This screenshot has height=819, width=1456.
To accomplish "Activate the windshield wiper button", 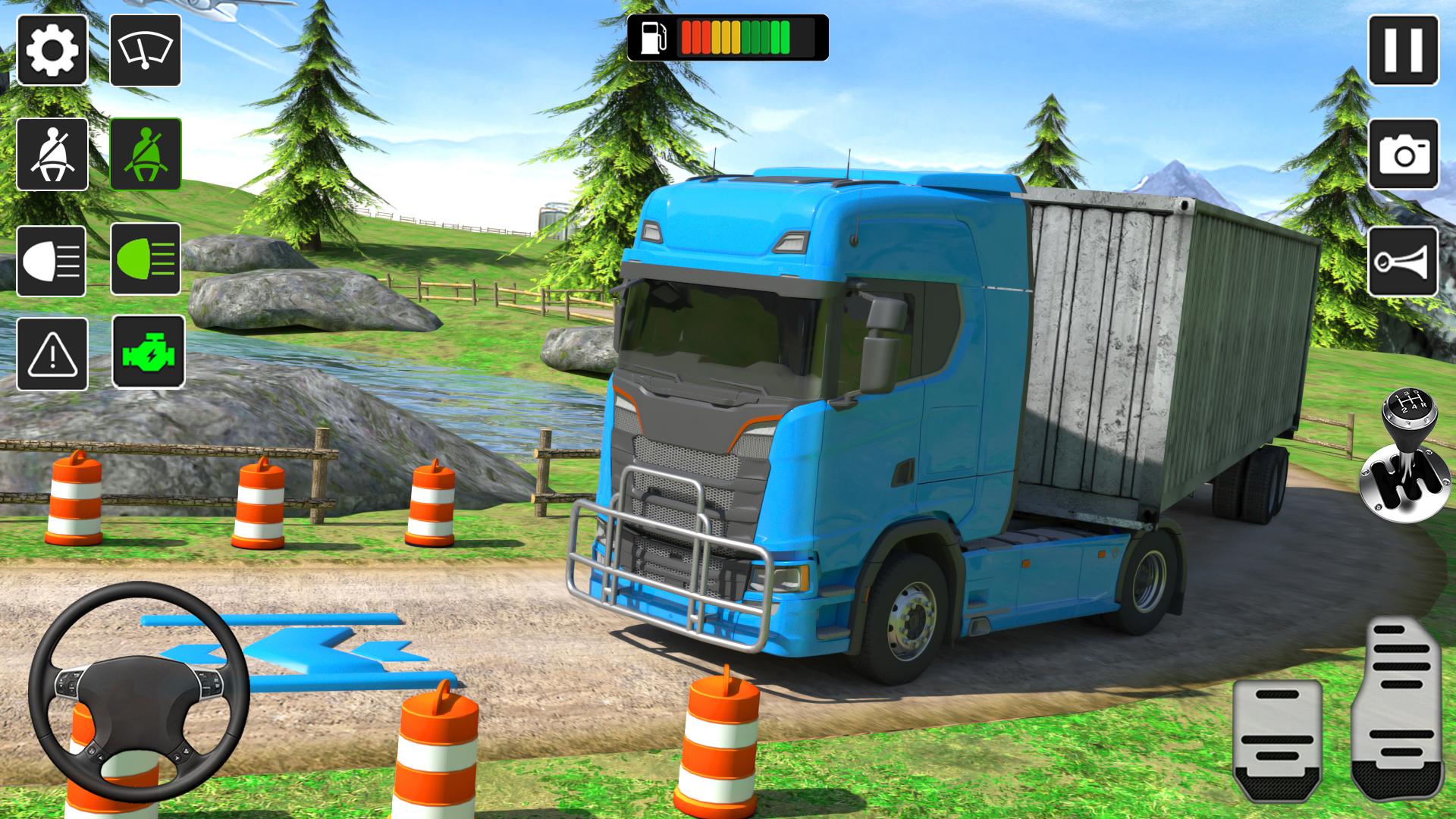I will [x=146, y=50].
